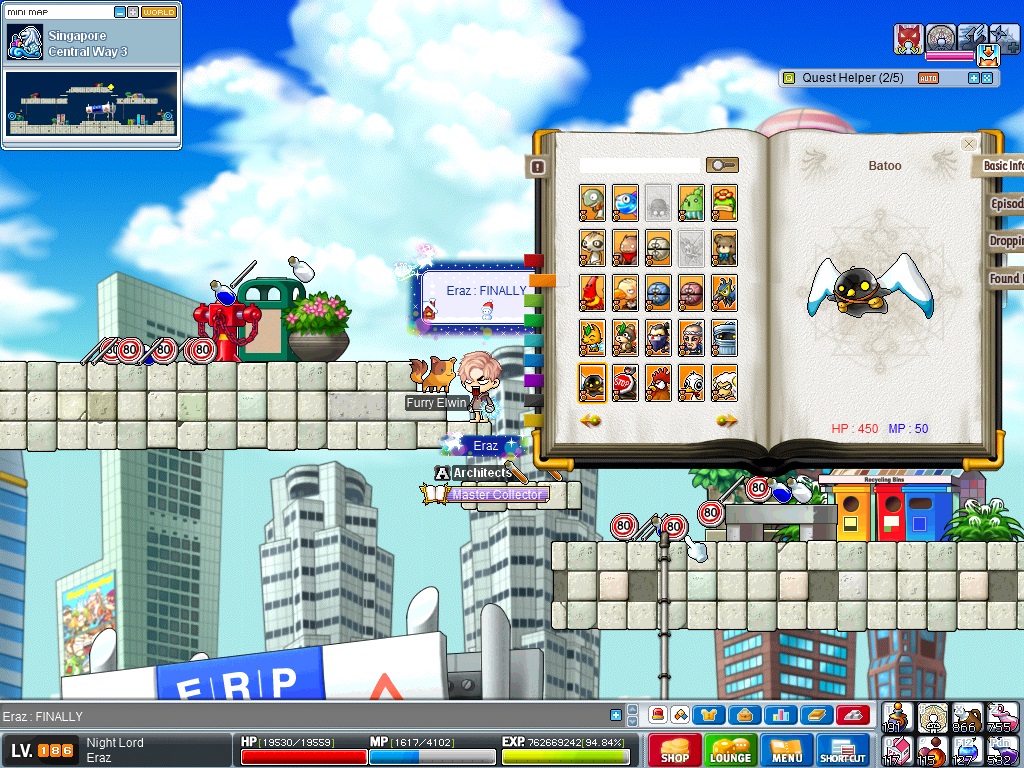The width and height of the screenshot is (1024, 768).
Task: Switch to the Episode tab
Action: click(x=1005, y=204)
